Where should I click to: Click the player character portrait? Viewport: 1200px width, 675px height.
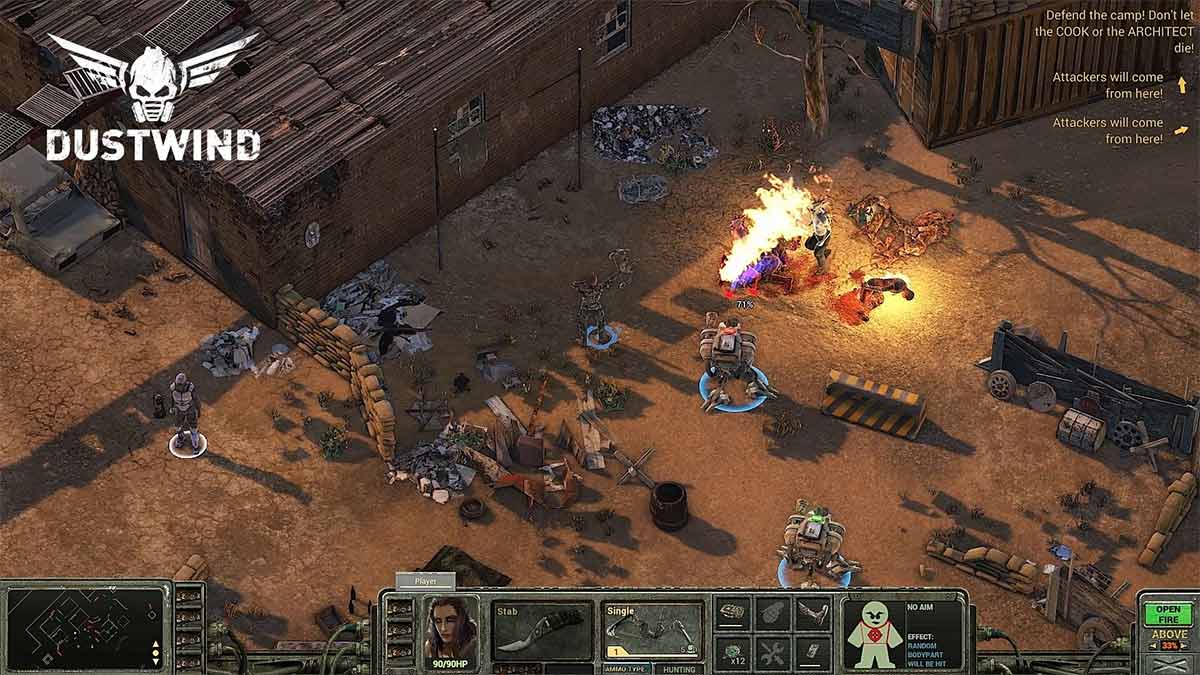click(450, 629)
